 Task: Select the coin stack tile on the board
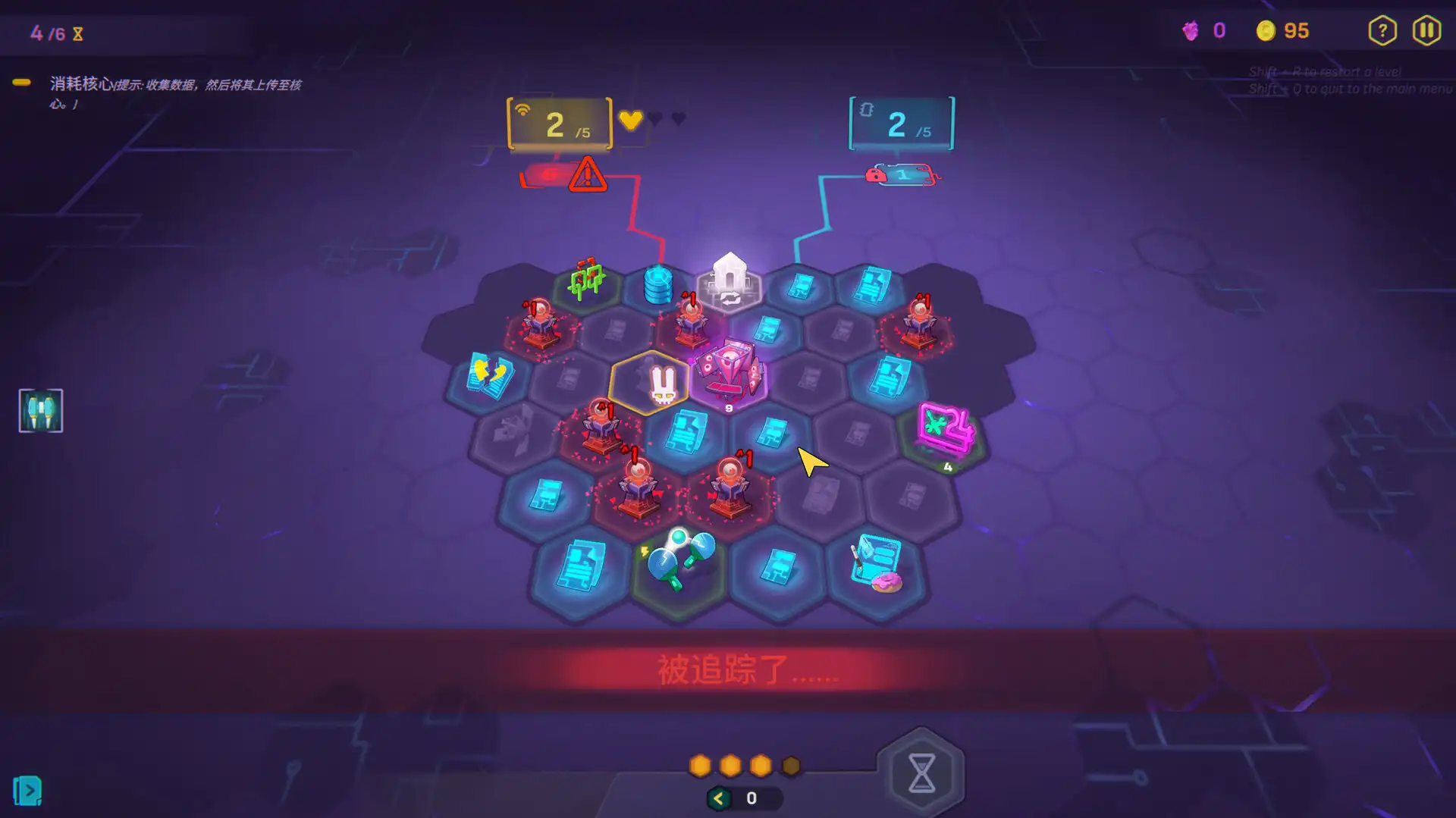tap(659, 284)
